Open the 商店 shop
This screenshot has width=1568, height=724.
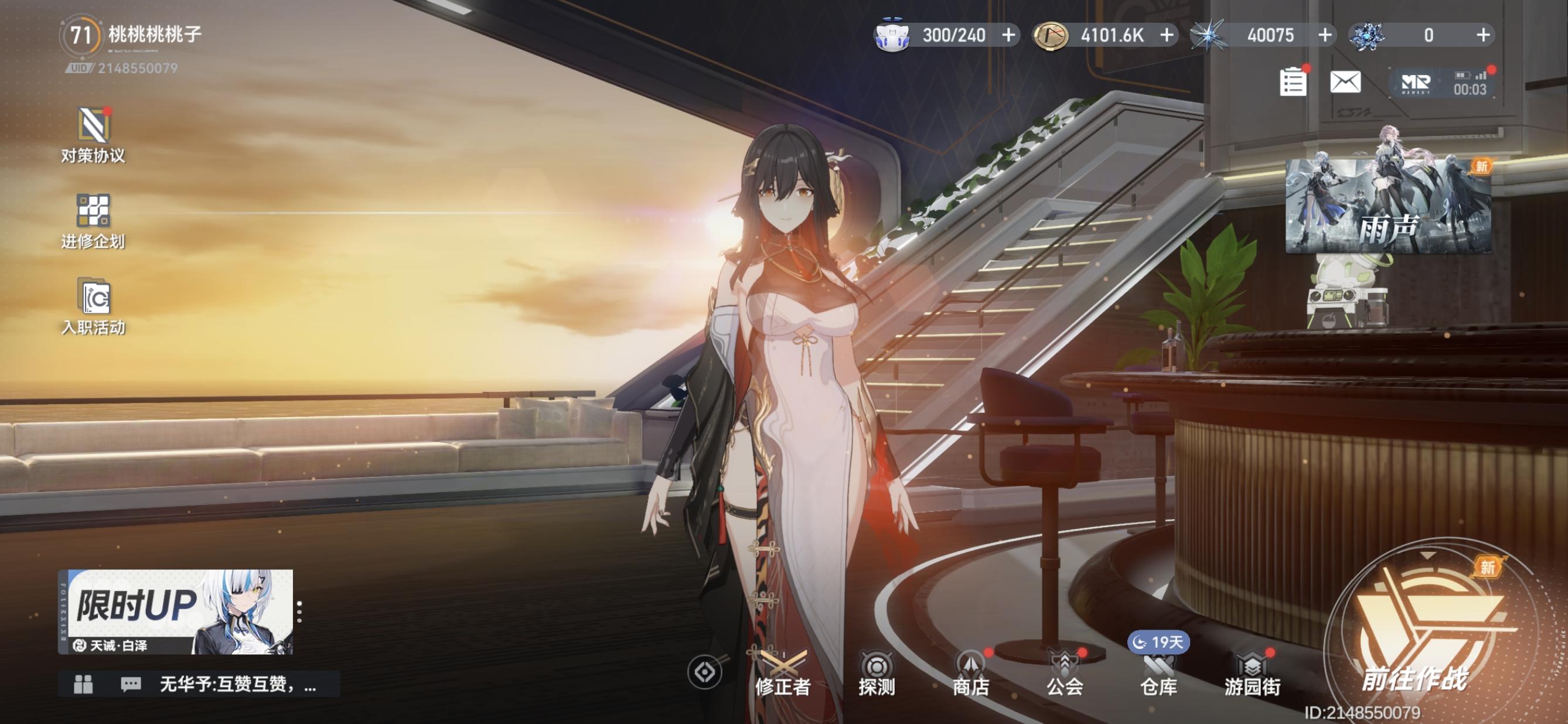click(x=970, y=674)
